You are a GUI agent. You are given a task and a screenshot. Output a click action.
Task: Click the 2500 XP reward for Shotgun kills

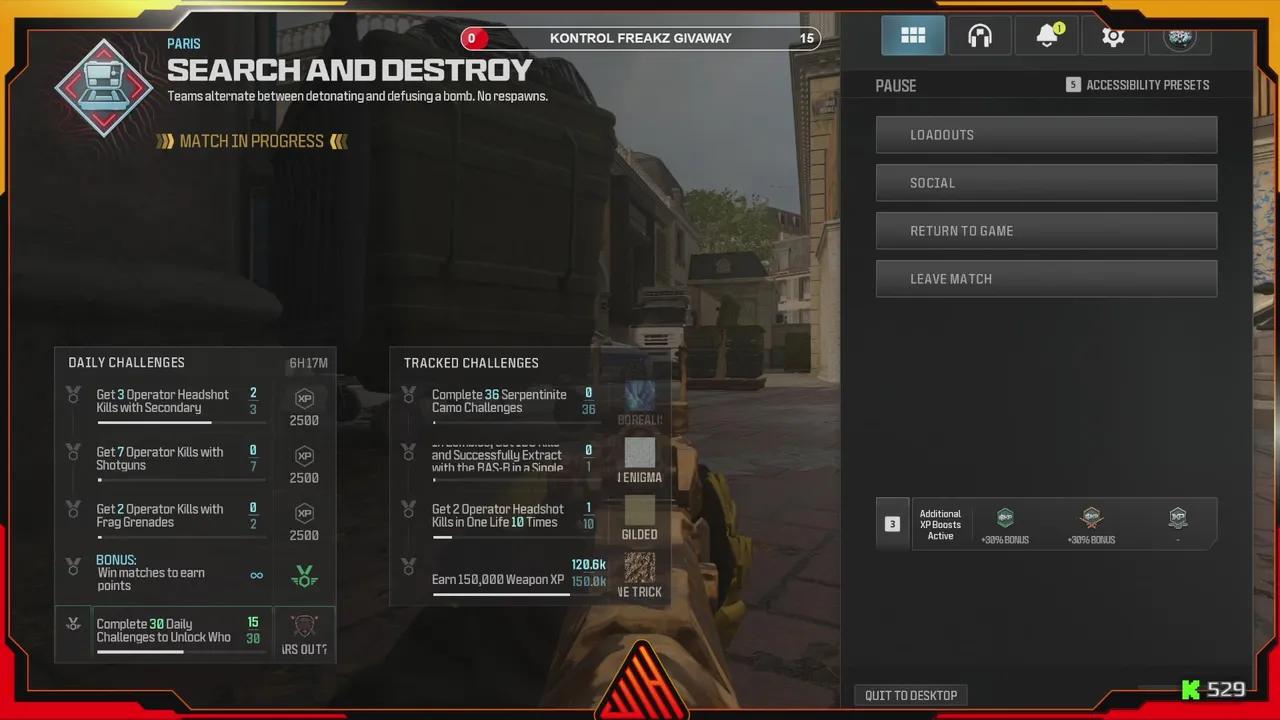(x=304, y=458)
